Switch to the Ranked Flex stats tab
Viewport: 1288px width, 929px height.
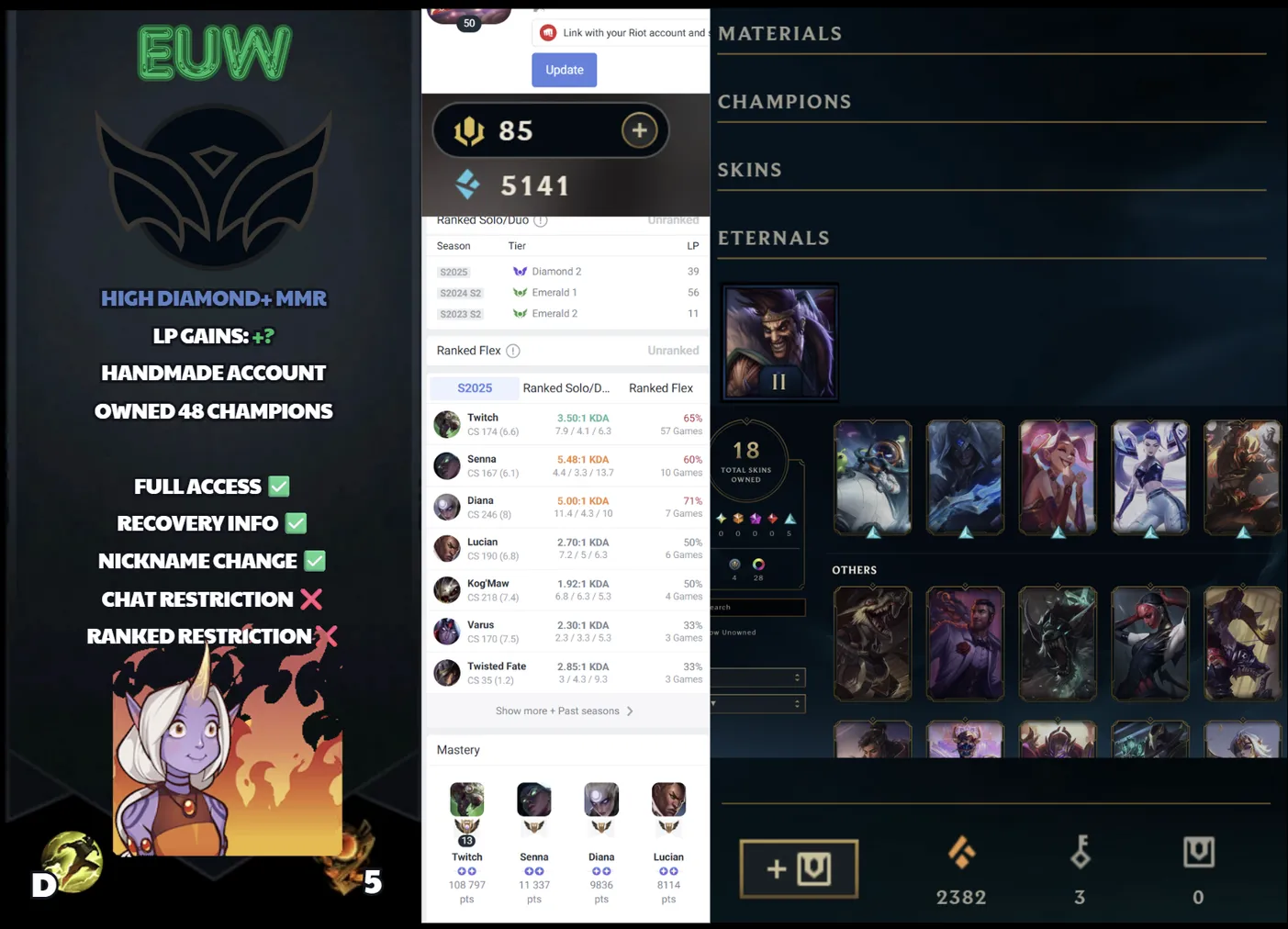660,387
